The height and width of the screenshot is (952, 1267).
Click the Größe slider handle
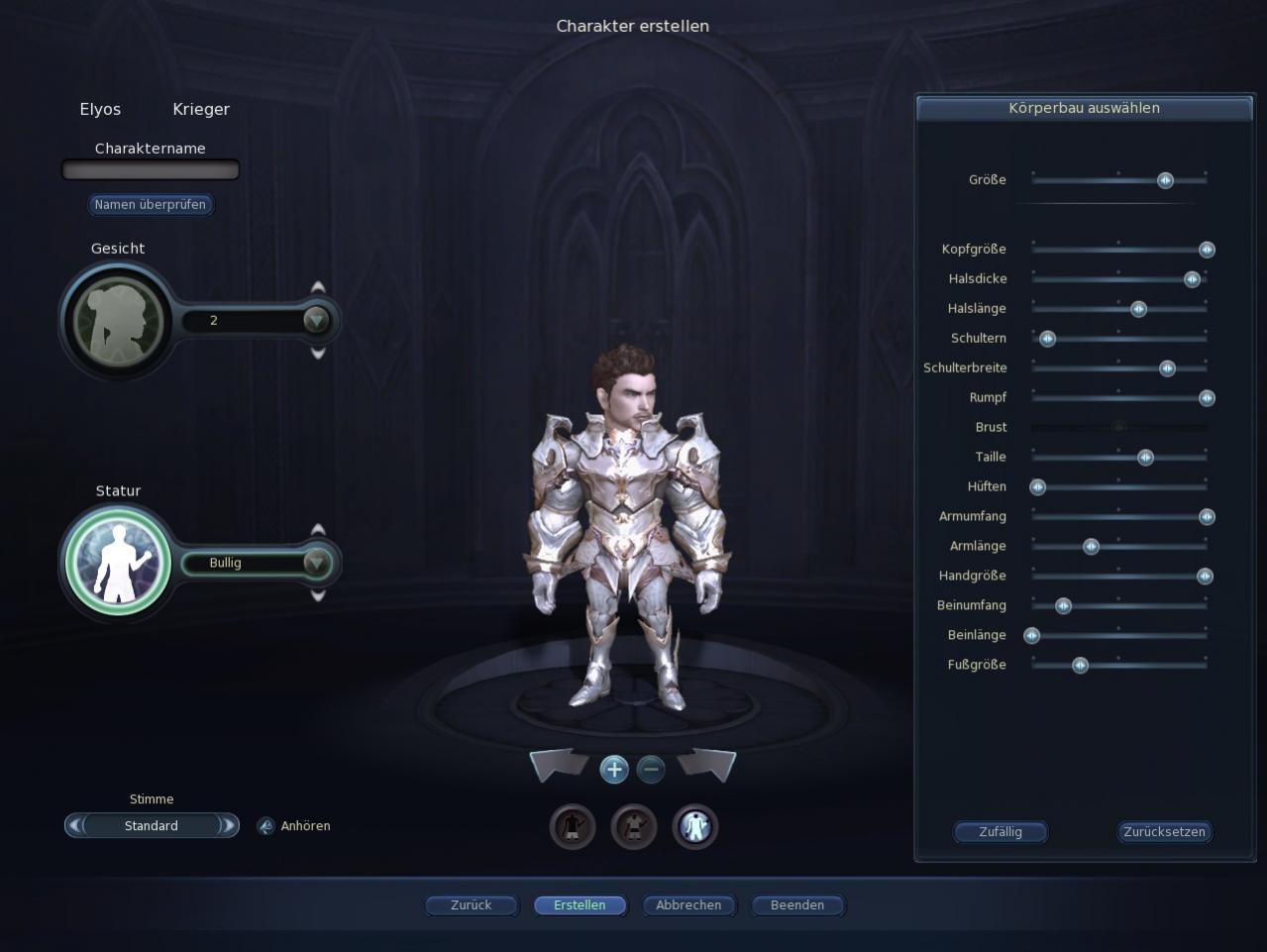[1165, 180]
